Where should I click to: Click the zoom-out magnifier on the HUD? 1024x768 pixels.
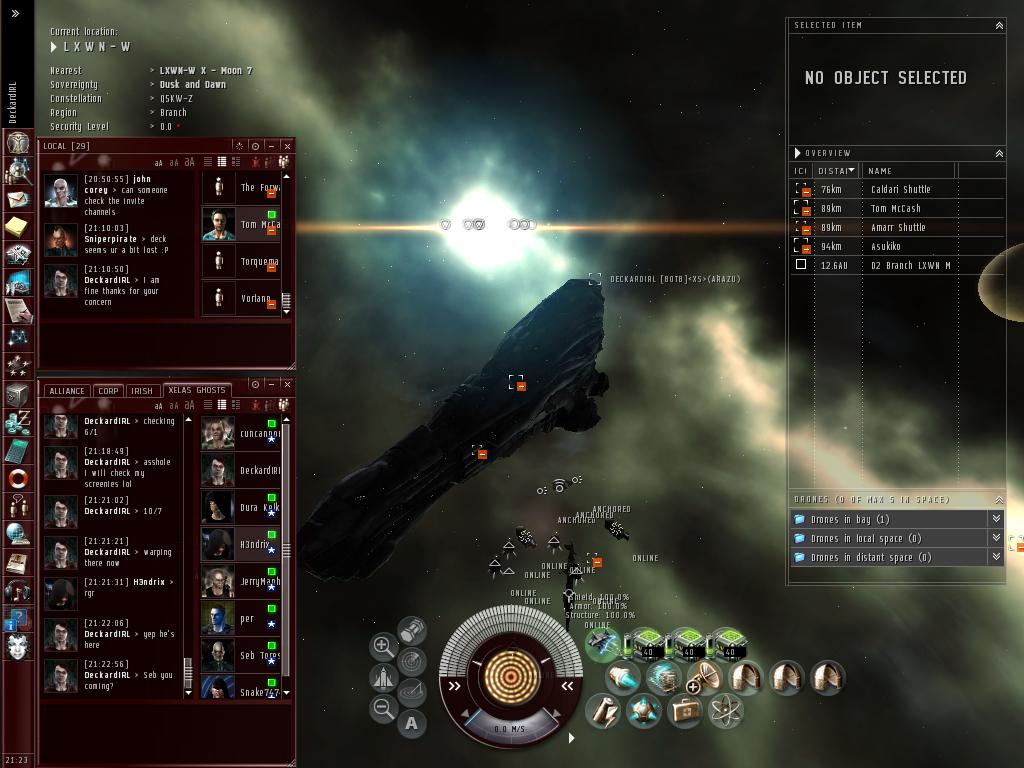coord(383,709)
